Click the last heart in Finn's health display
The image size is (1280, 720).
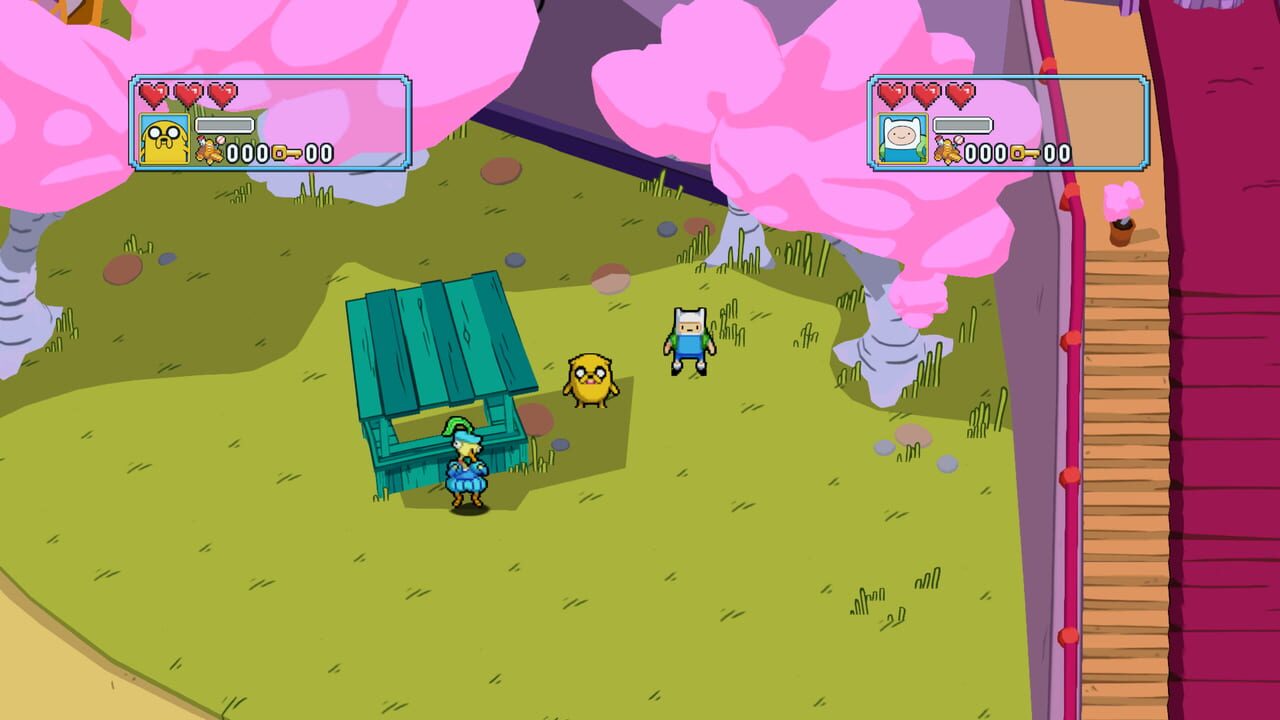(x=961, y=93)
